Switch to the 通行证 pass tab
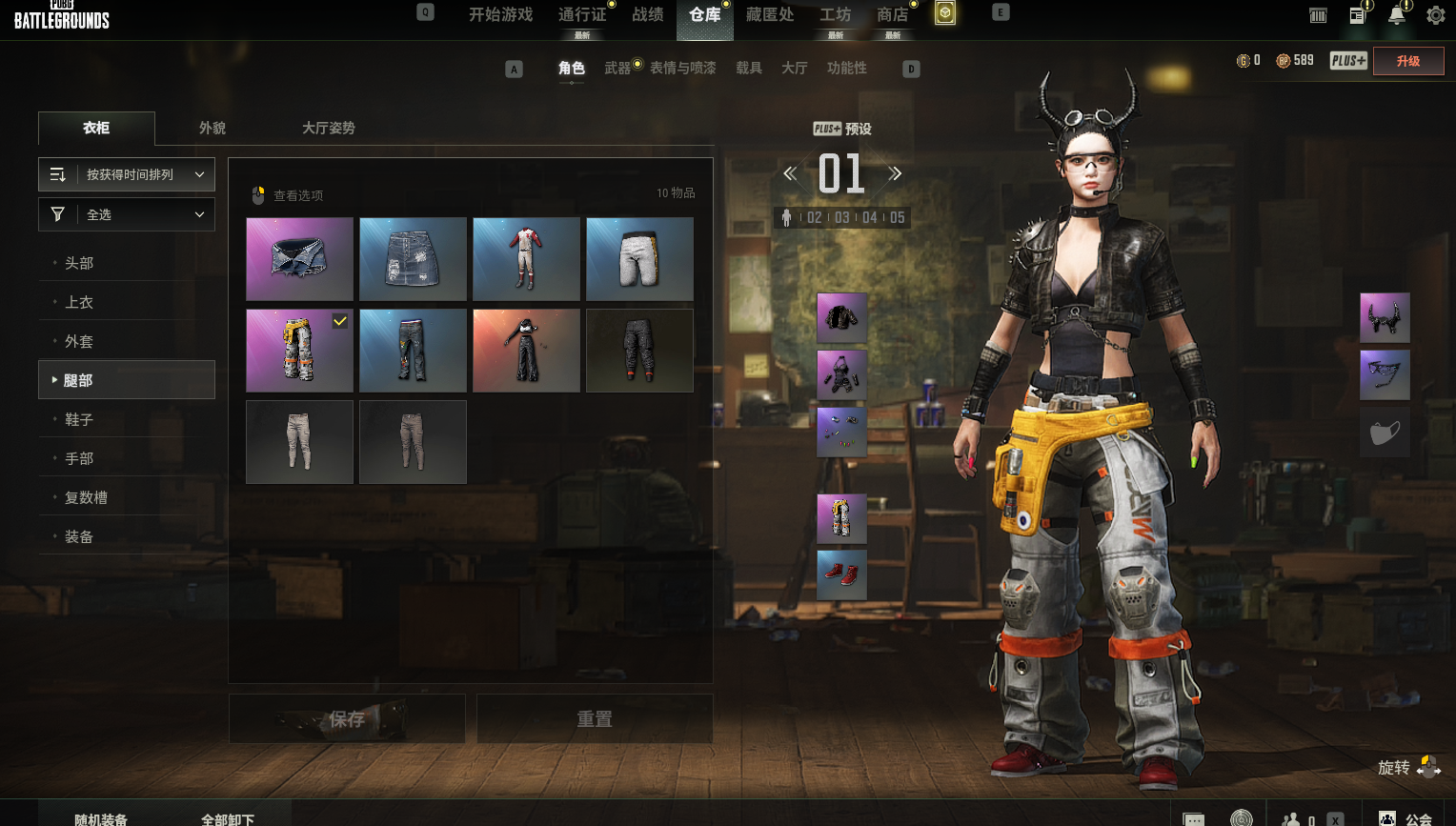The width and height of the screenshot is (1456, 826). [582, 15]
